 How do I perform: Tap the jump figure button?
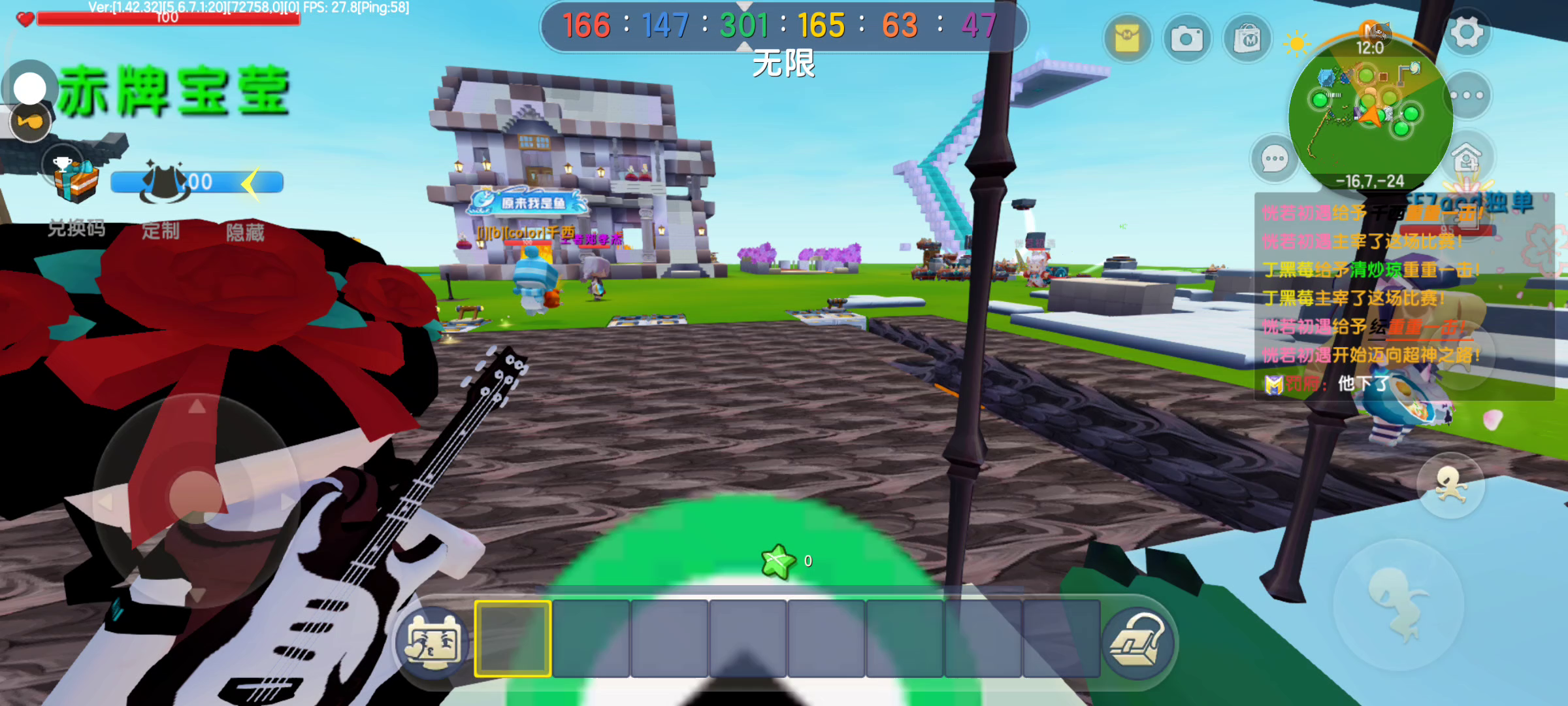click(x=1398, y=605)
